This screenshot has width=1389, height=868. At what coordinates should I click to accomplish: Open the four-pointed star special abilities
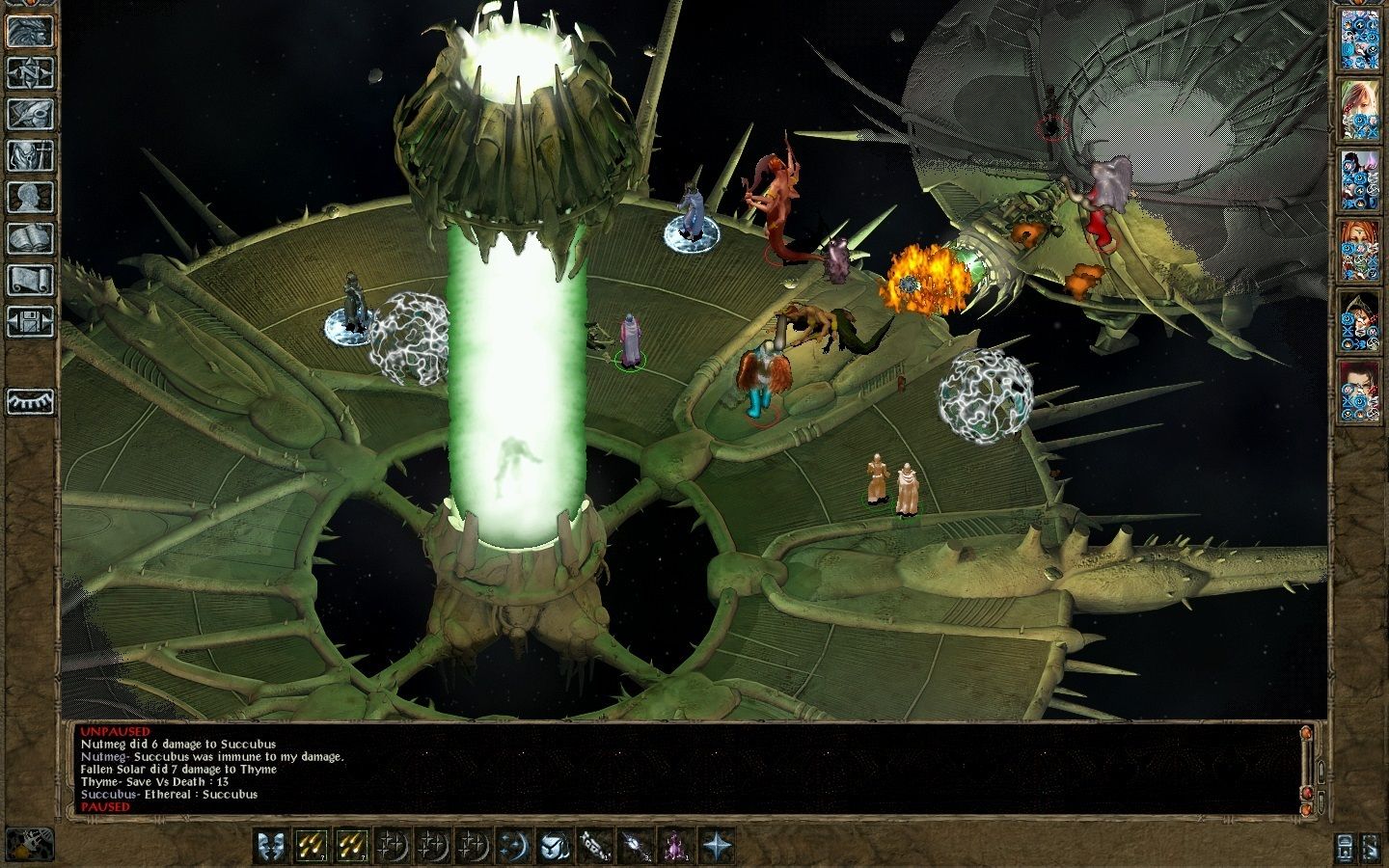tap(717, 846)
